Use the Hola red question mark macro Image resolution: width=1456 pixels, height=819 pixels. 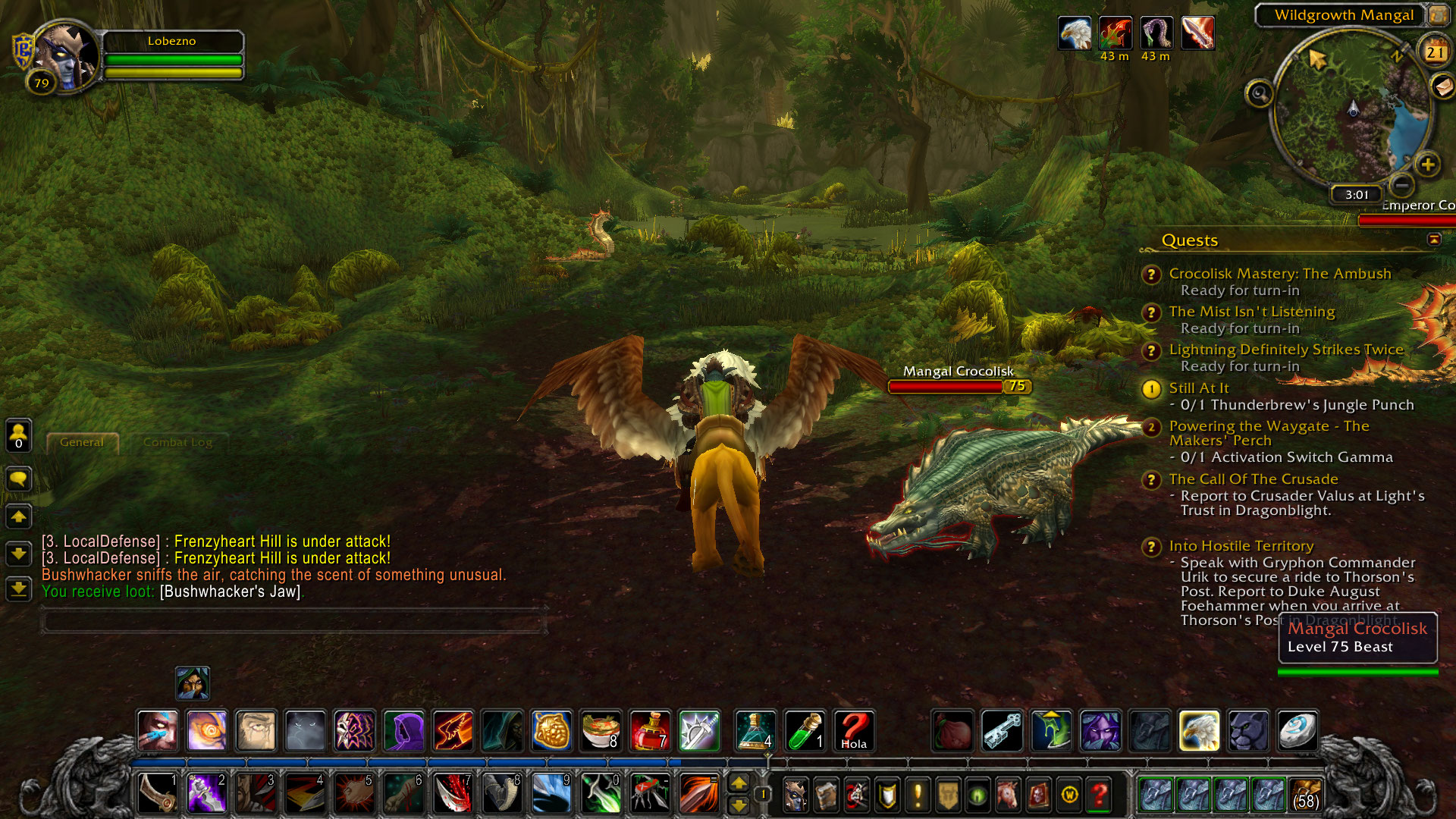coord(854,731)
